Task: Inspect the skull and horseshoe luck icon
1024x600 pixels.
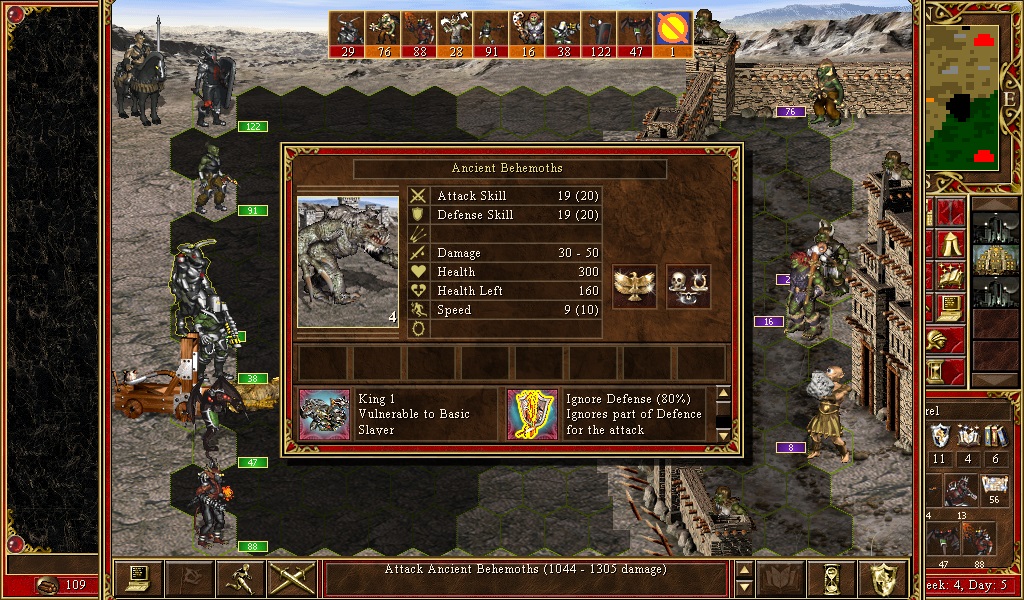Action: pyautogui.click(x=688, y=286)
